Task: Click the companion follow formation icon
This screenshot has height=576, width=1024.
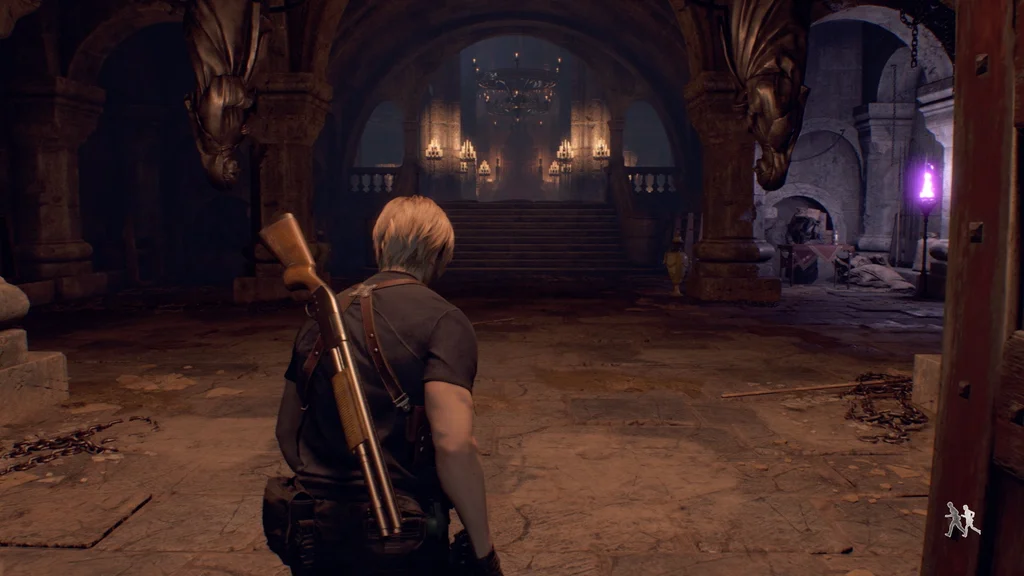Action: [x=962, y=520]
